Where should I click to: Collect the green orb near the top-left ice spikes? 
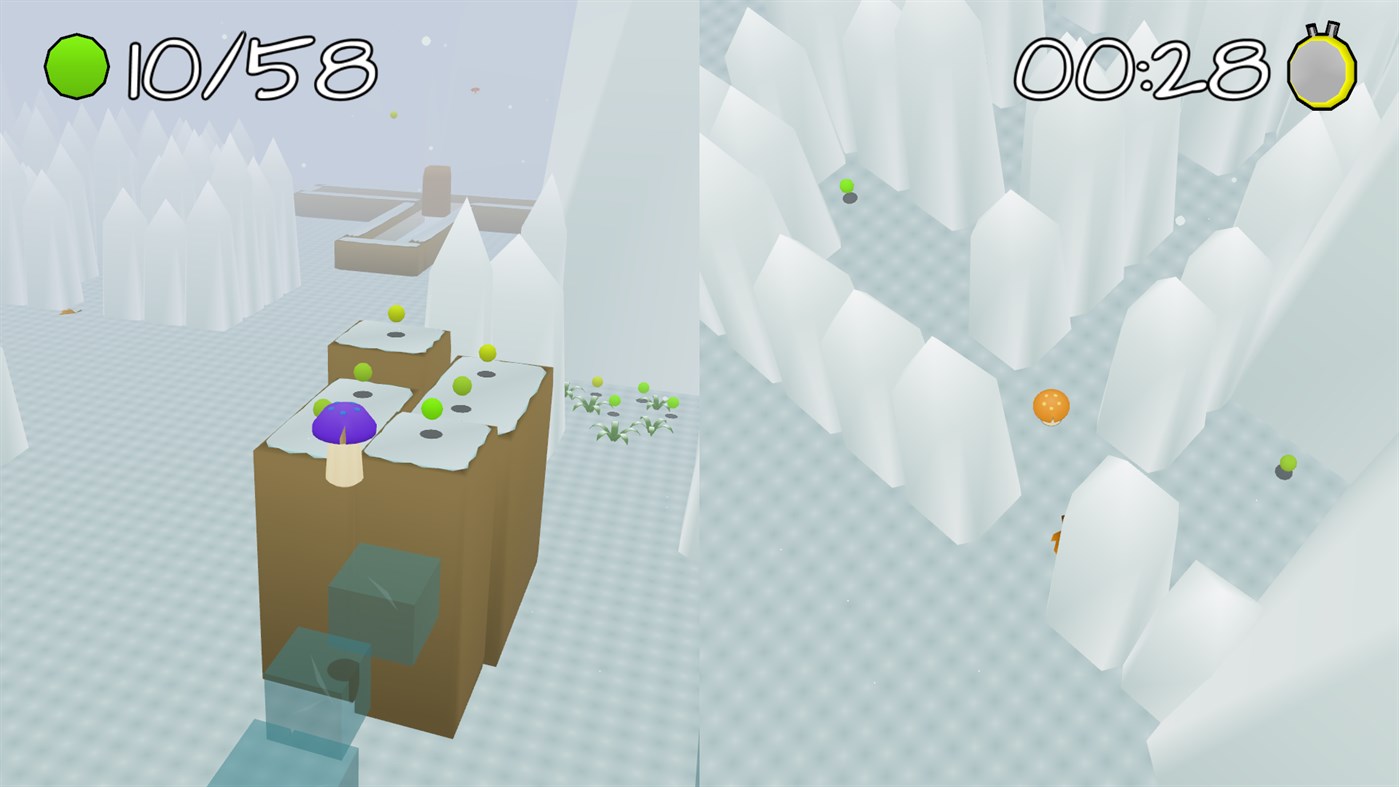(x=846, y=185)
